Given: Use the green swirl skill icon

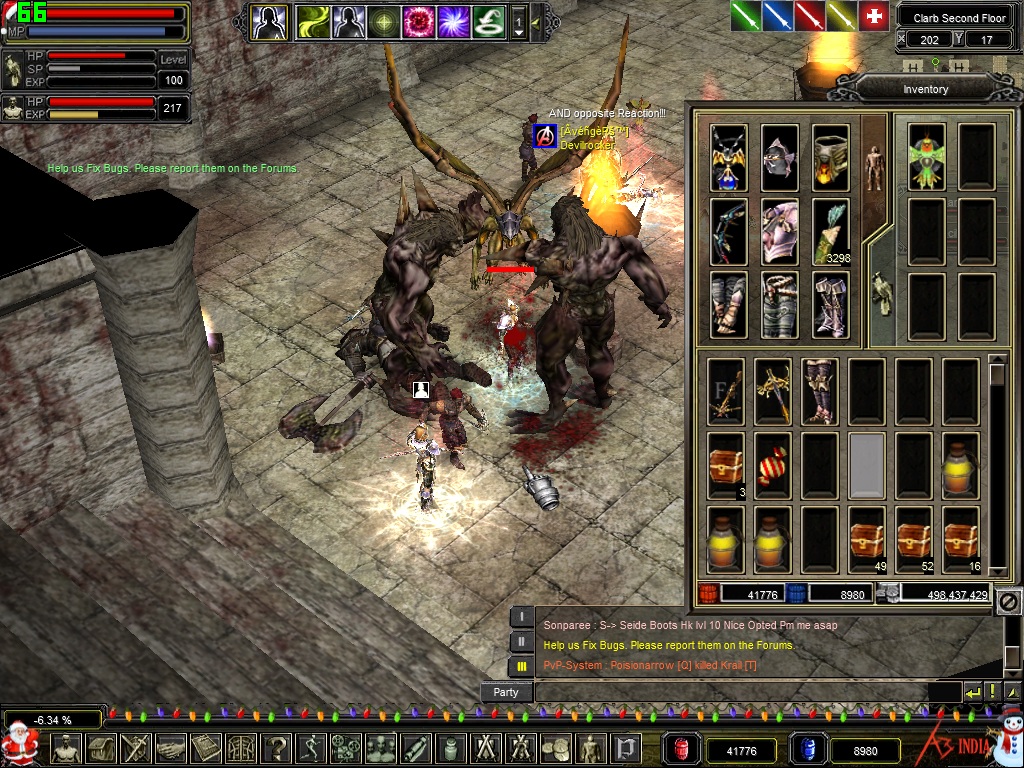Looking at the screenshot, I should [x=488, y=21].
